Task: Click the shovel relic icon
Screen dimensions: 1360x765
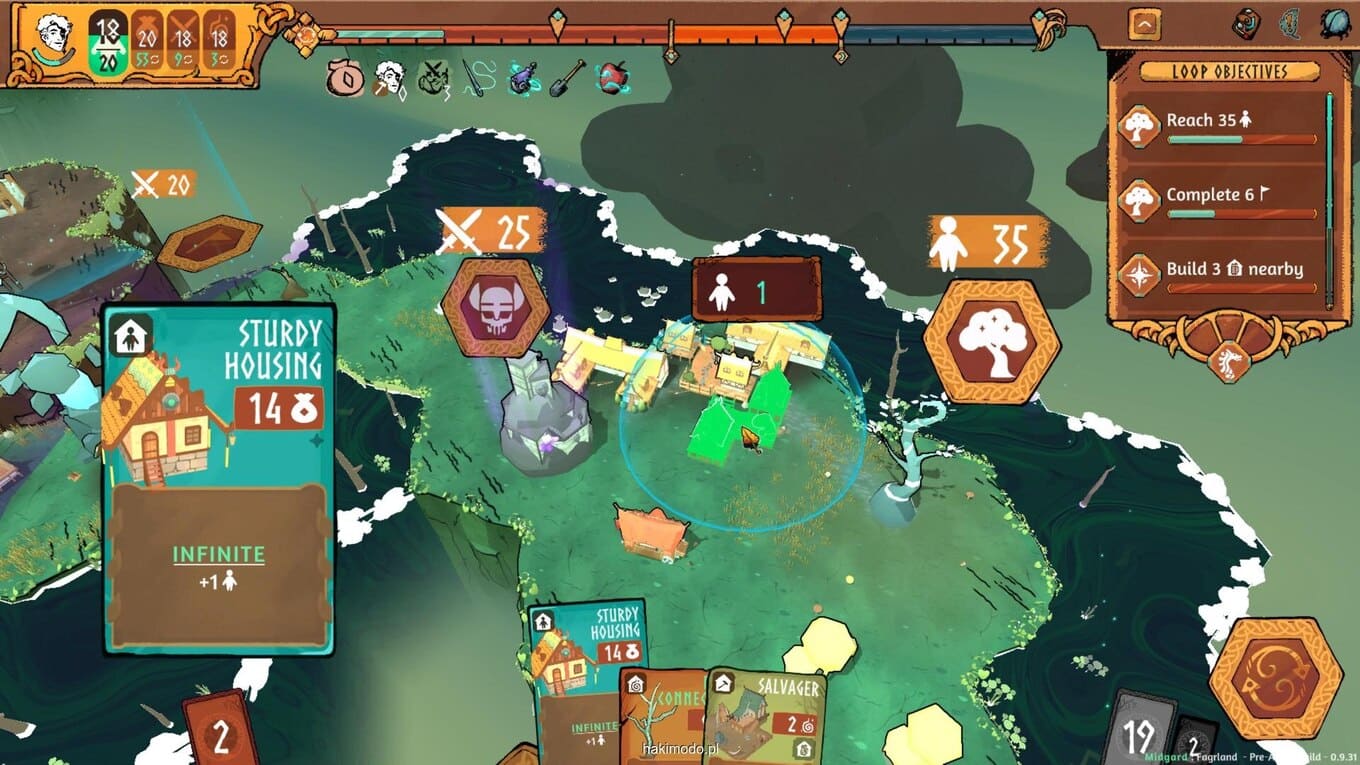Action: pos(566,77)
